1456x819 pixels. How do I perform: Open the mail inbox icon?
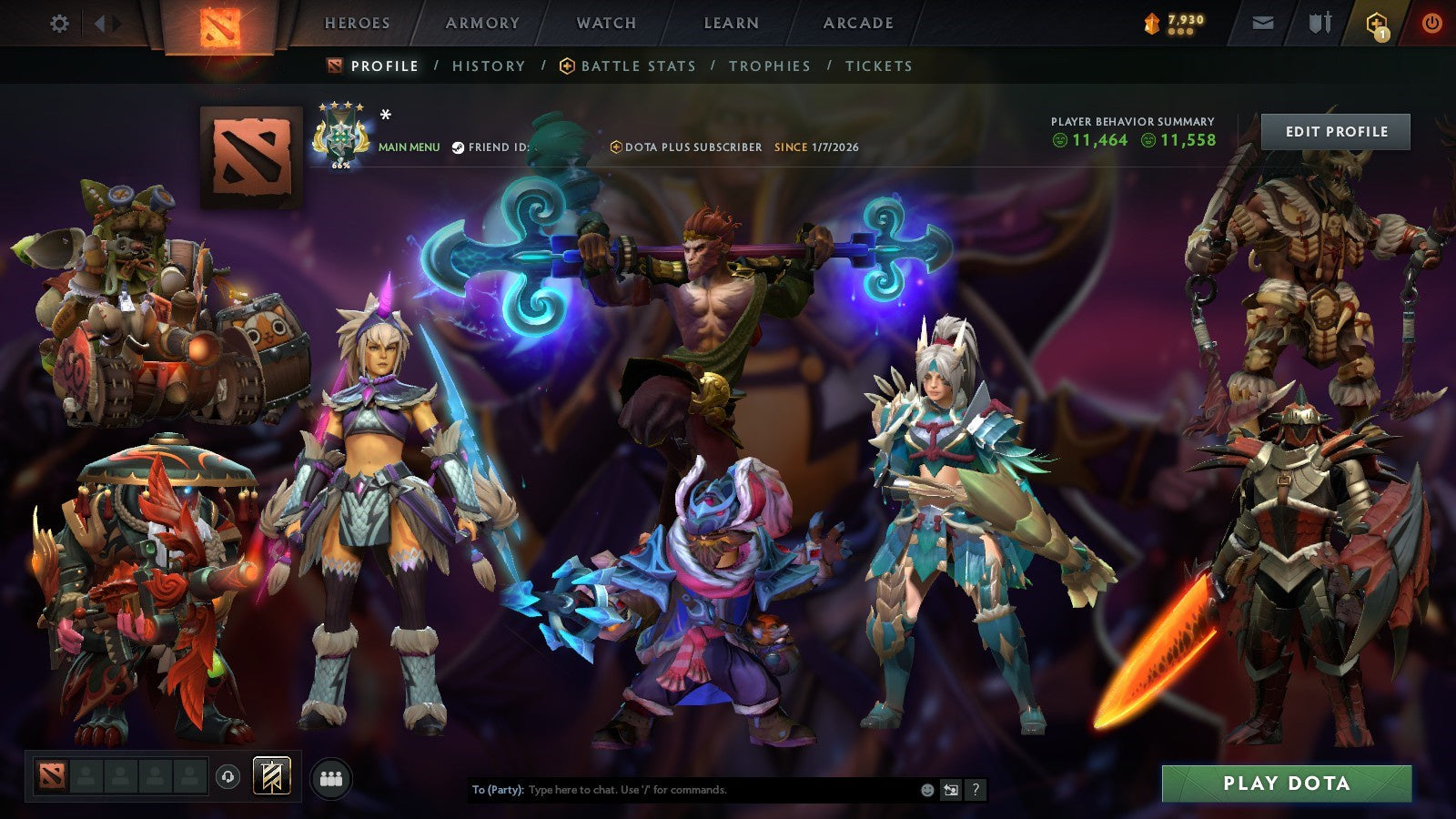point(1263,23)
